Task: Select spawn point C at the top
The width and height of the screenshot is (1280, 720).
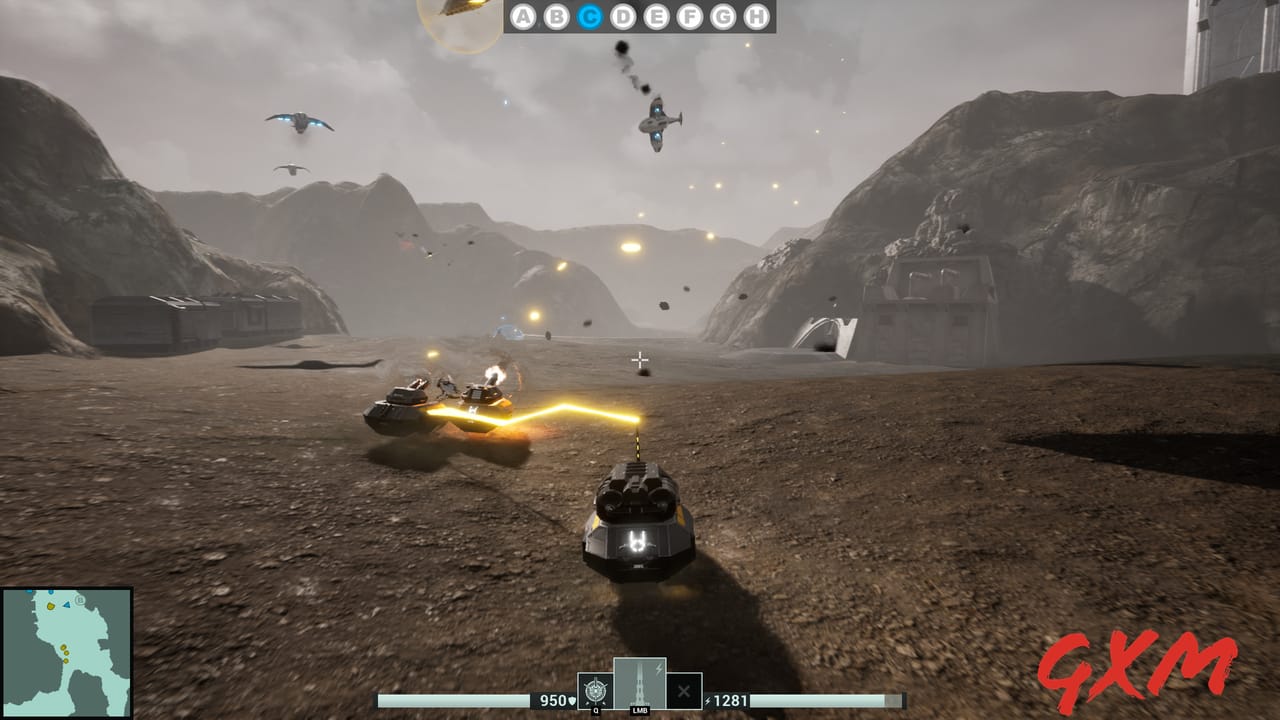Action: click(x=591, y=17)
